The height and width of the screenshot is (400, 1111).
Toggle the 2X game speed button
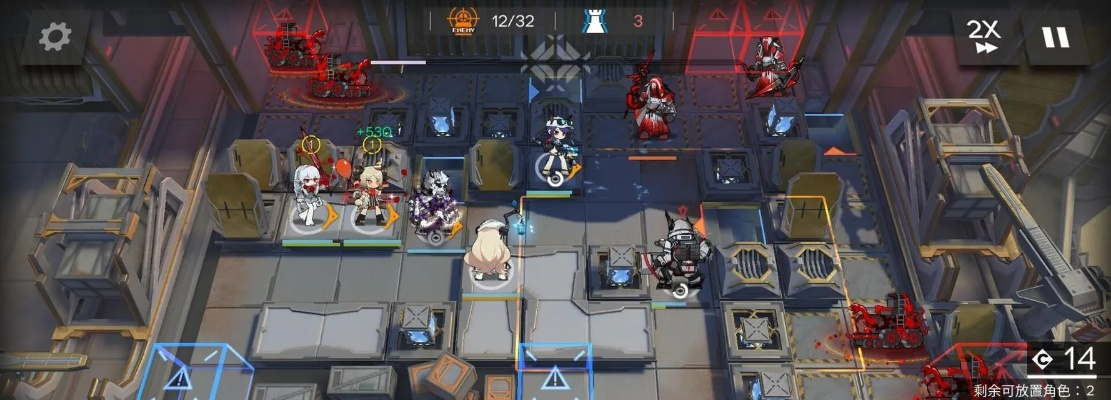click(x=985, y=39)
